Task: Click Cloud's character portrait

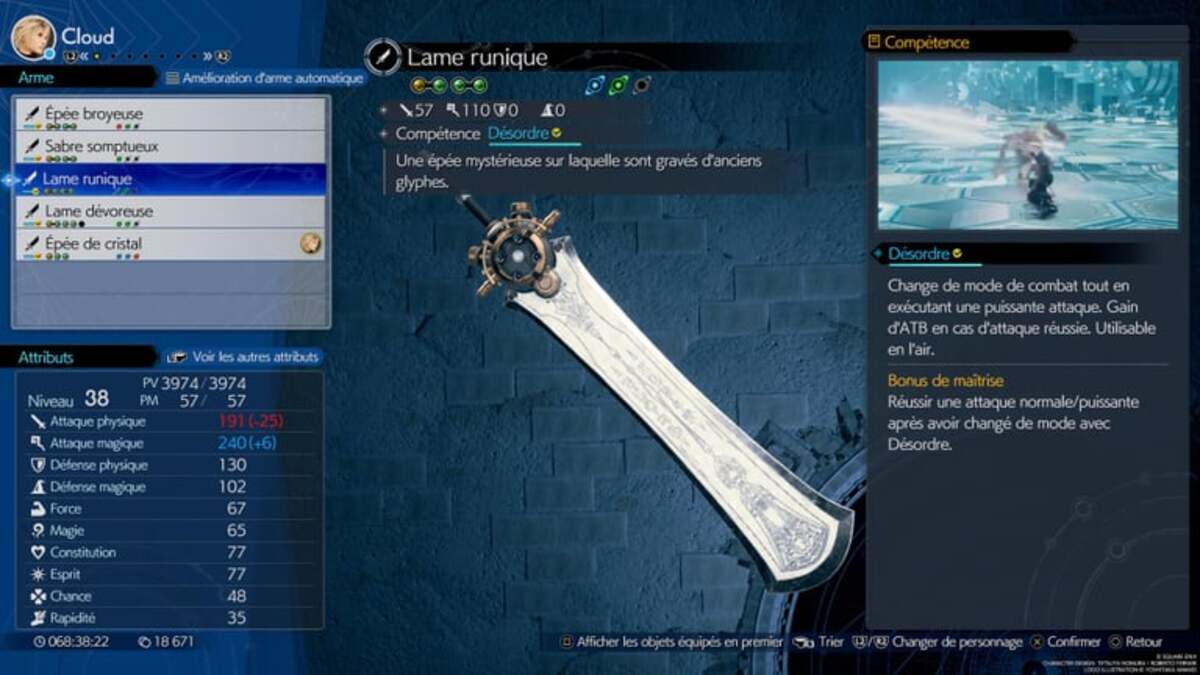Action: [33, 37]
